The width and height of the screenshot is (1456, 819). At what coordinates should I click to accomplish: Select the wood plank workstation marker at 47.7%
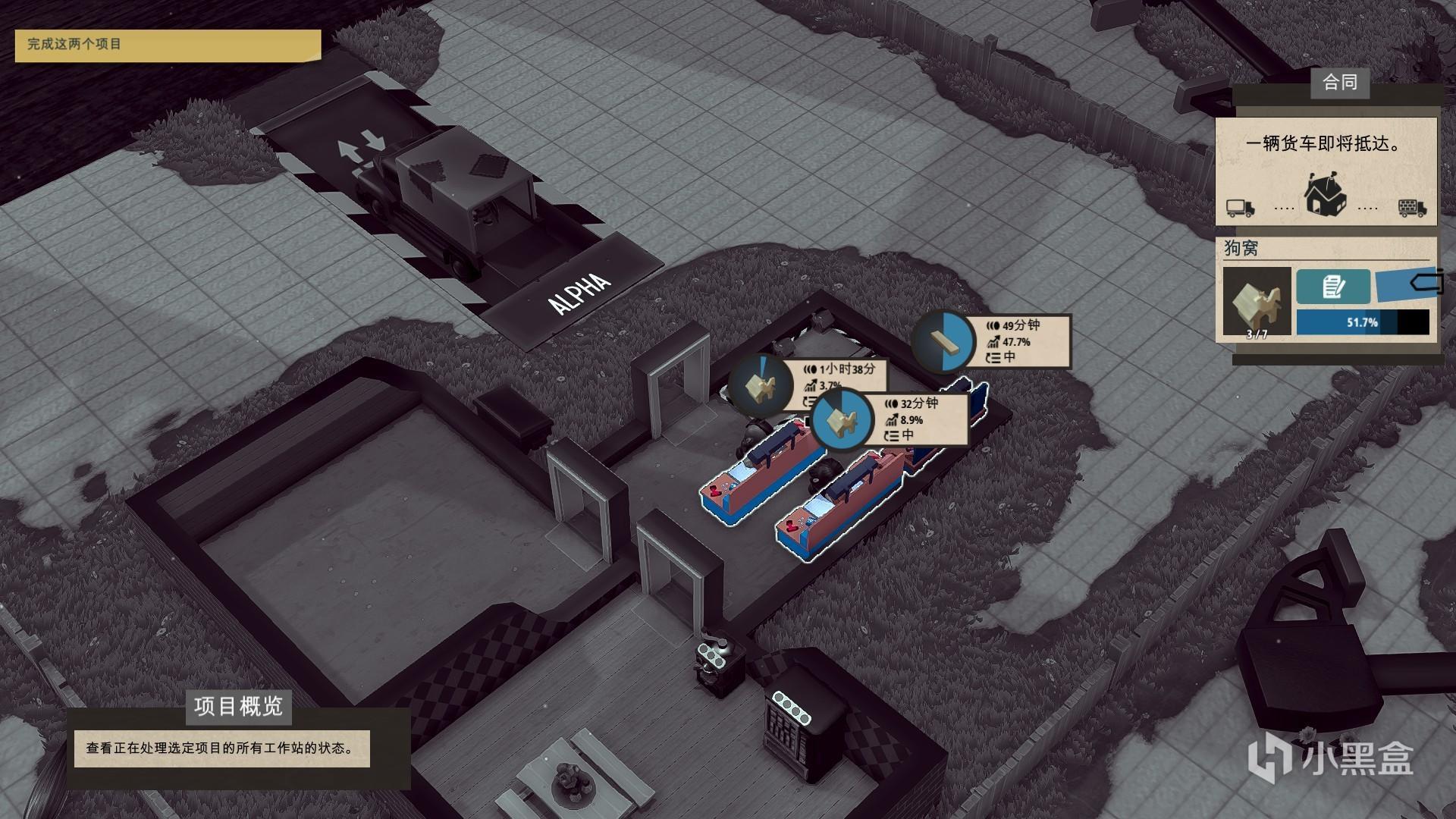[x=943, y=341]
